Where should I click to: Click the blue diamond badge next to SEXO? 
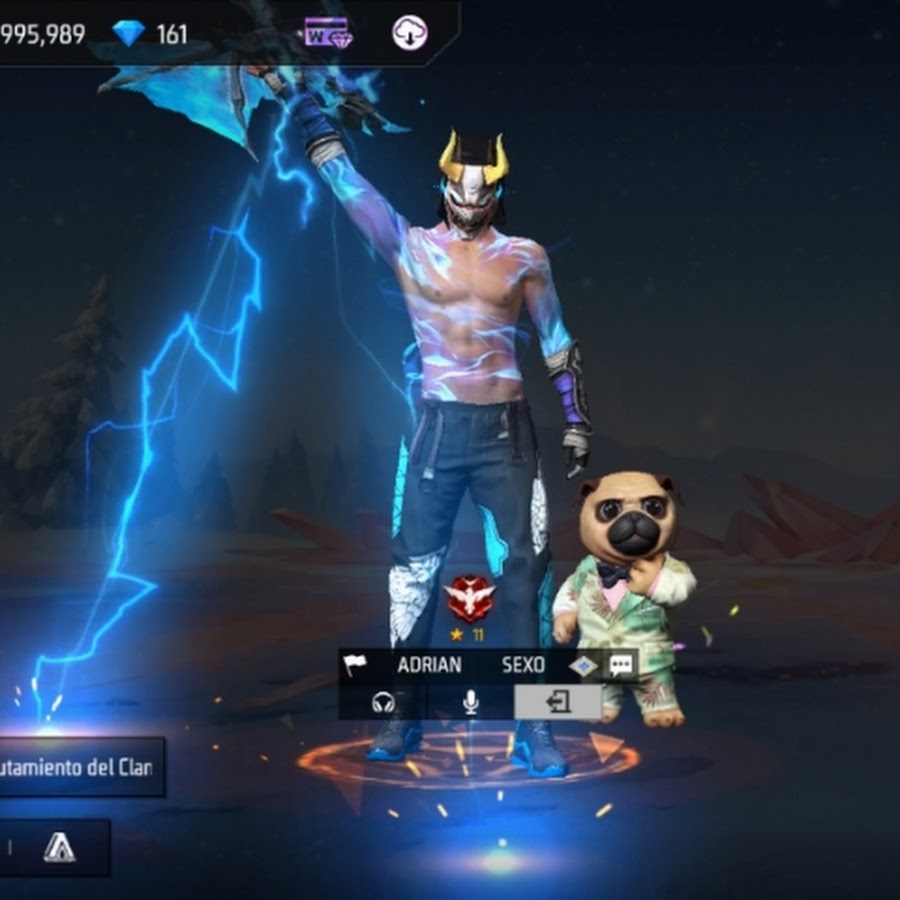583,666
